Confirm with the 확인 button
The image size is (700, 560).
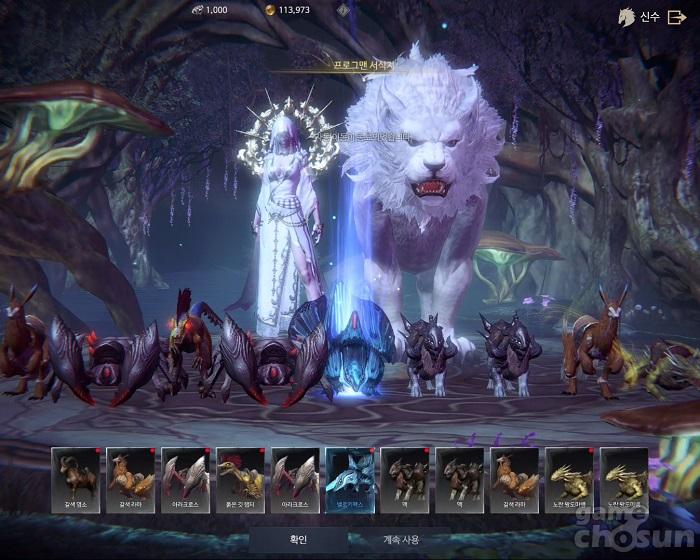(x=298, y=540)
